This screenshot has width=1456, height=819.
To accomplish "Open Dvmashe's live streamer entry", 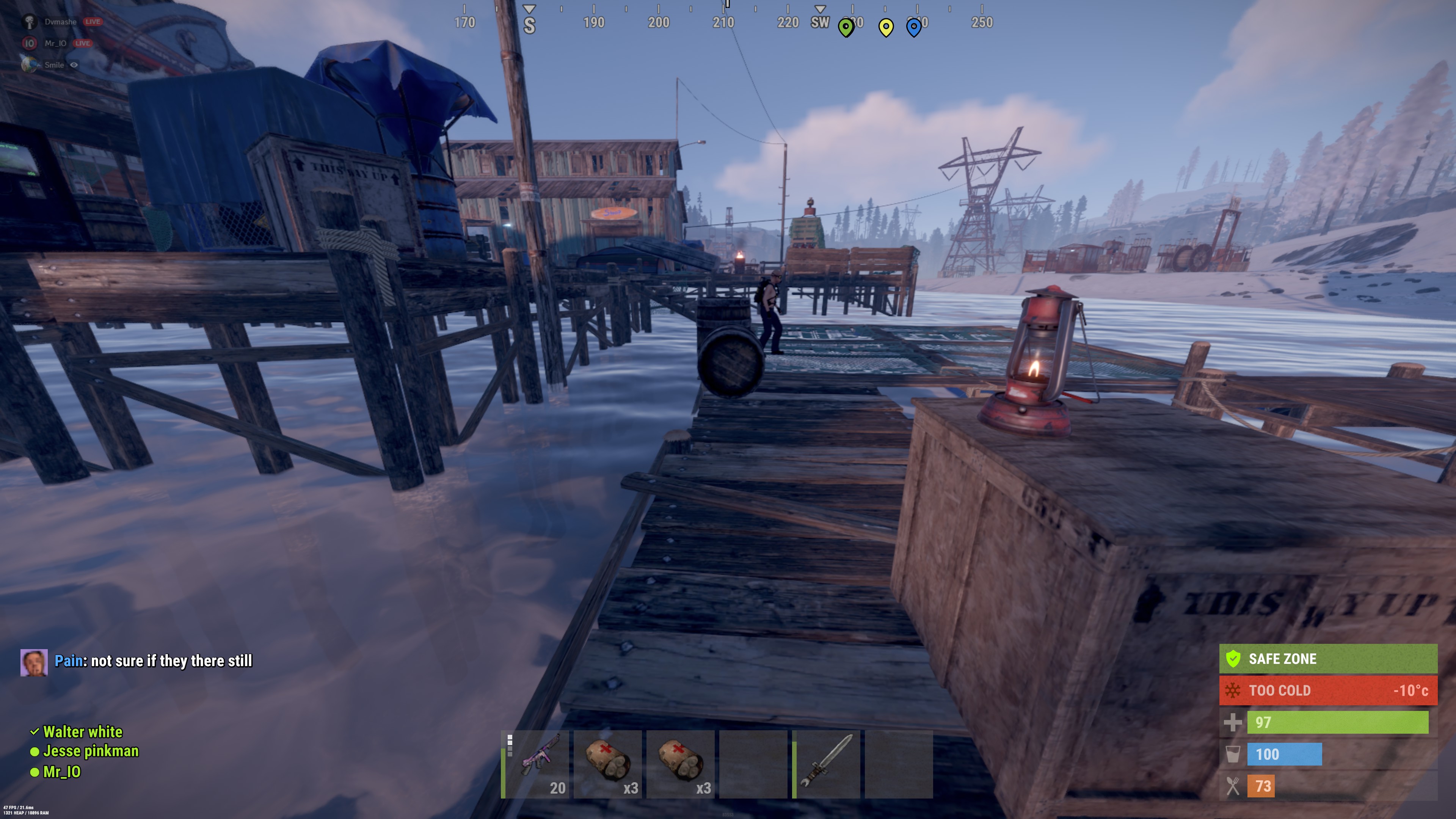I will 61,22.
